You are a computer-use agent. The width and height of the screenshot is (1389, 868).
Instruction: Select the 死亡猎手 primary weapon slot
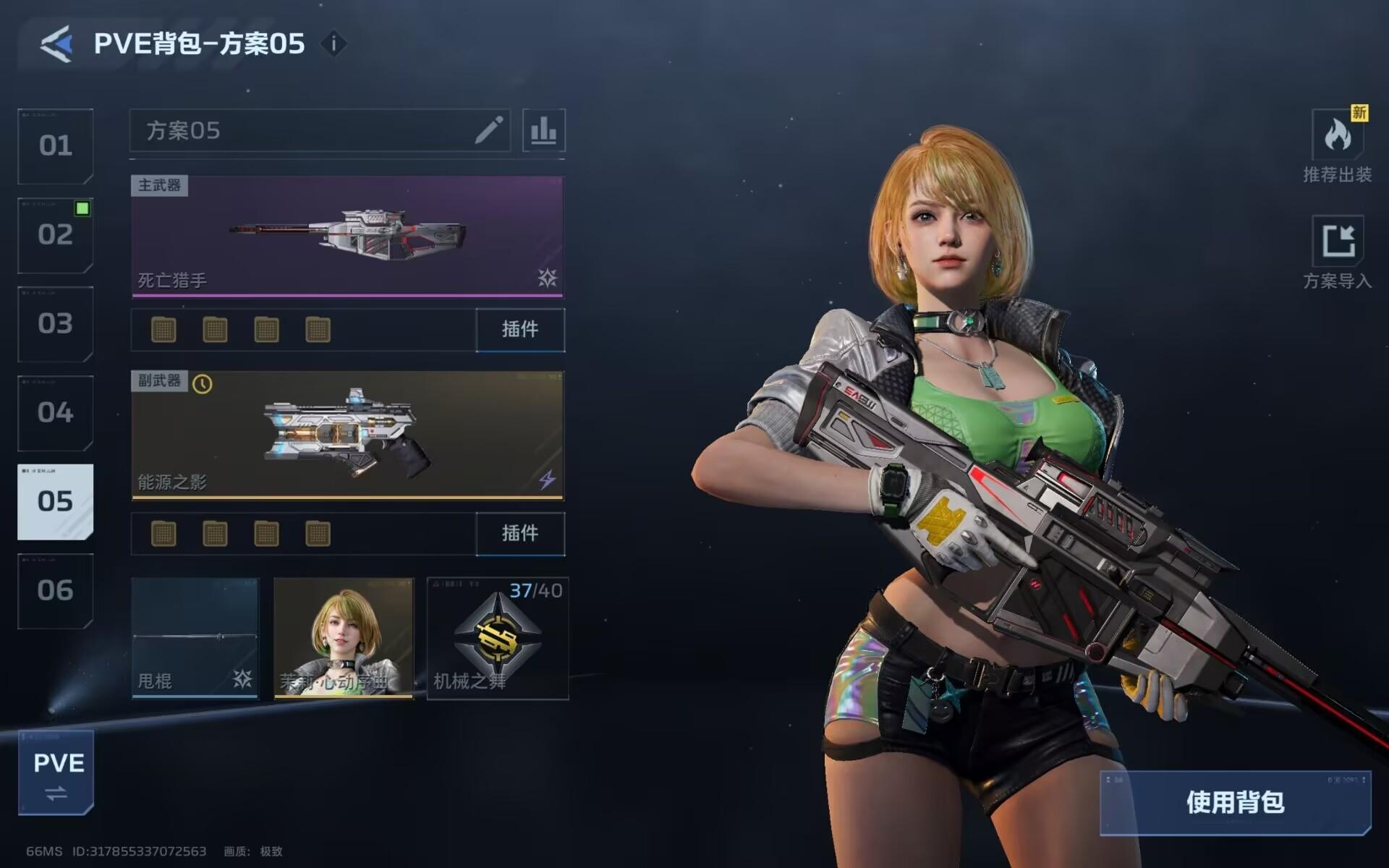pyautogui.click(x=347, y=236)
